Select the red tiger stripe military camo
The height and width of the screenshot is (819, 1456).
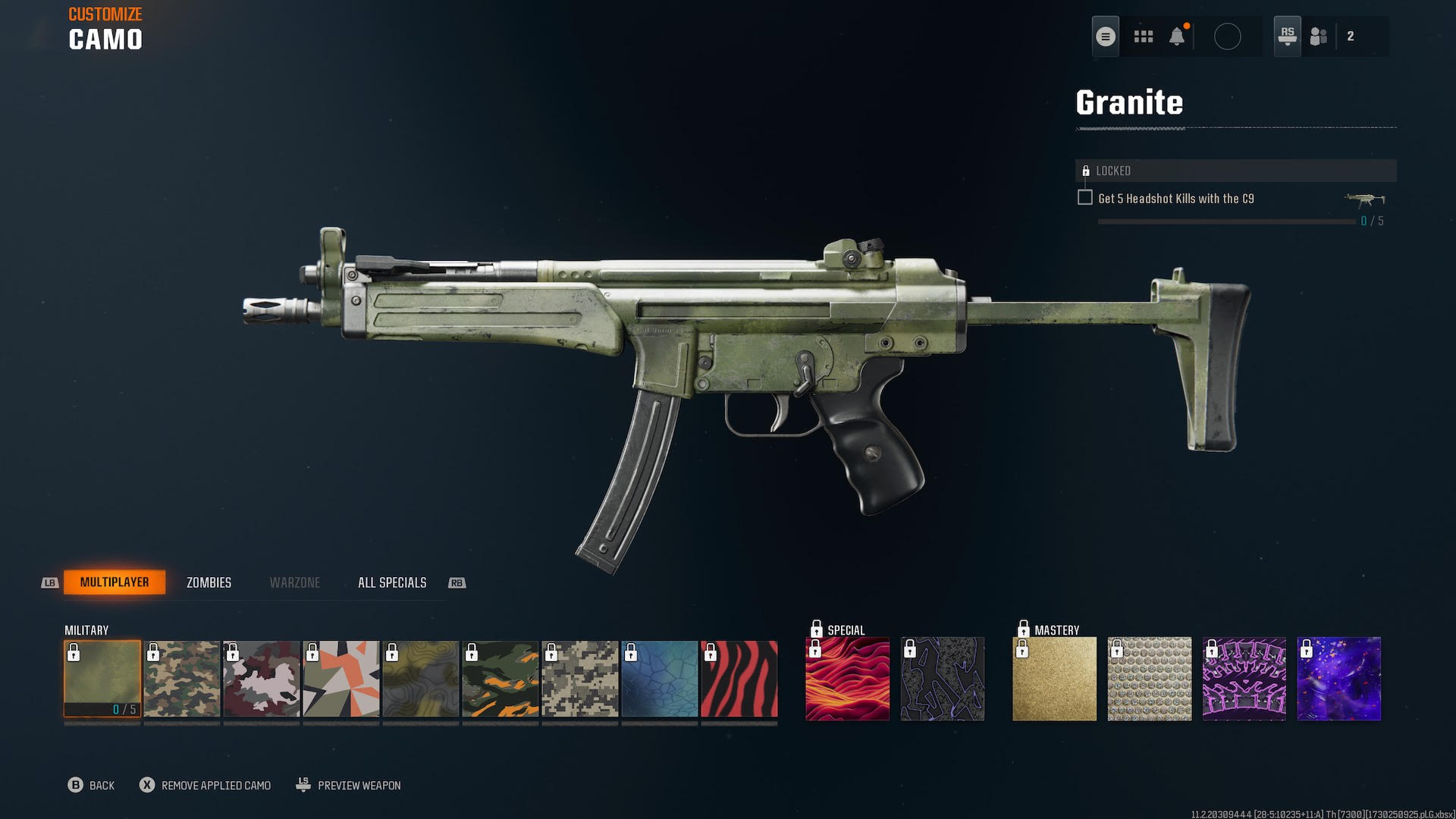tap(739, 677)
